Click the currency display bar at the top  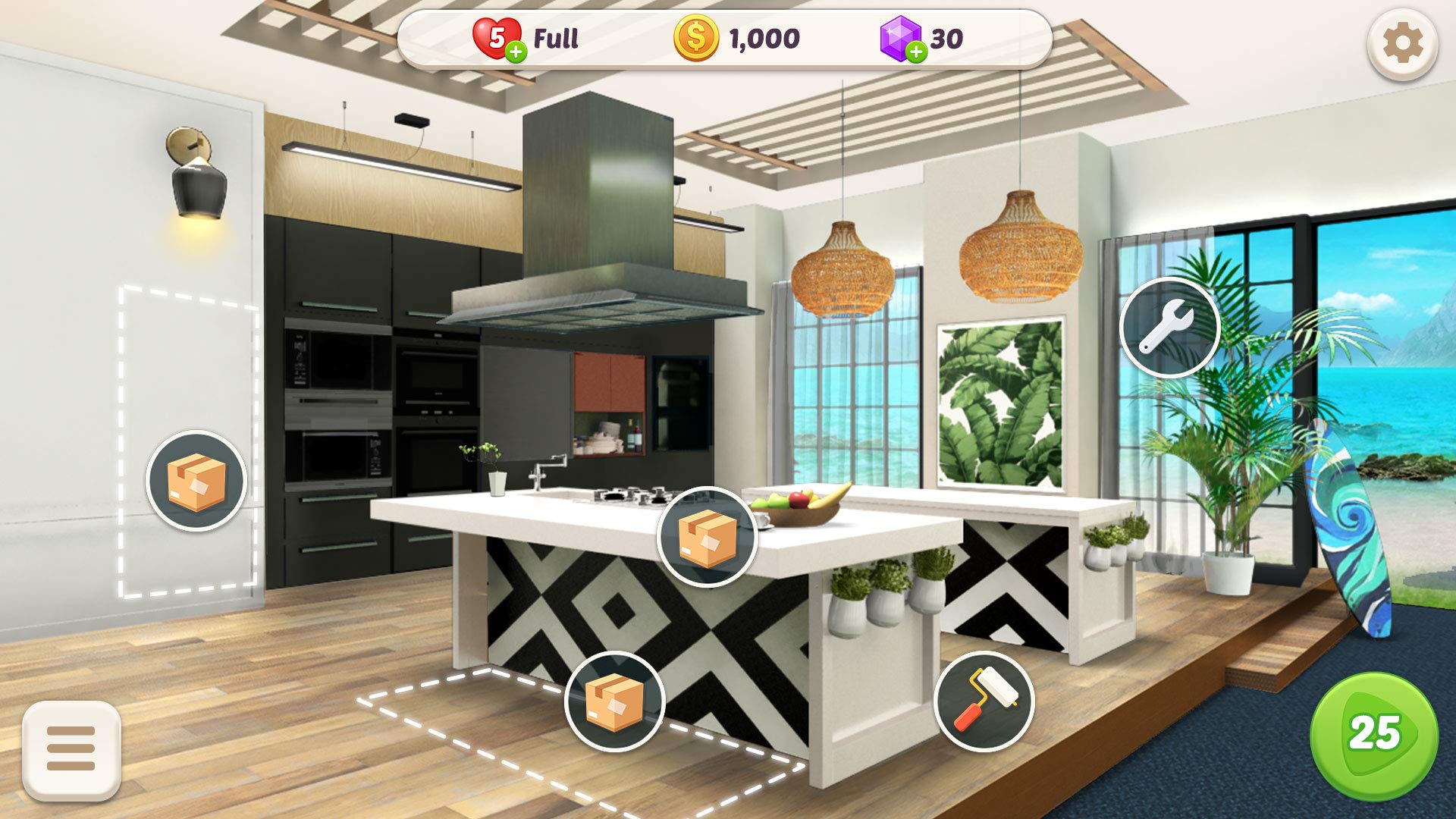[x=728, y=36]
